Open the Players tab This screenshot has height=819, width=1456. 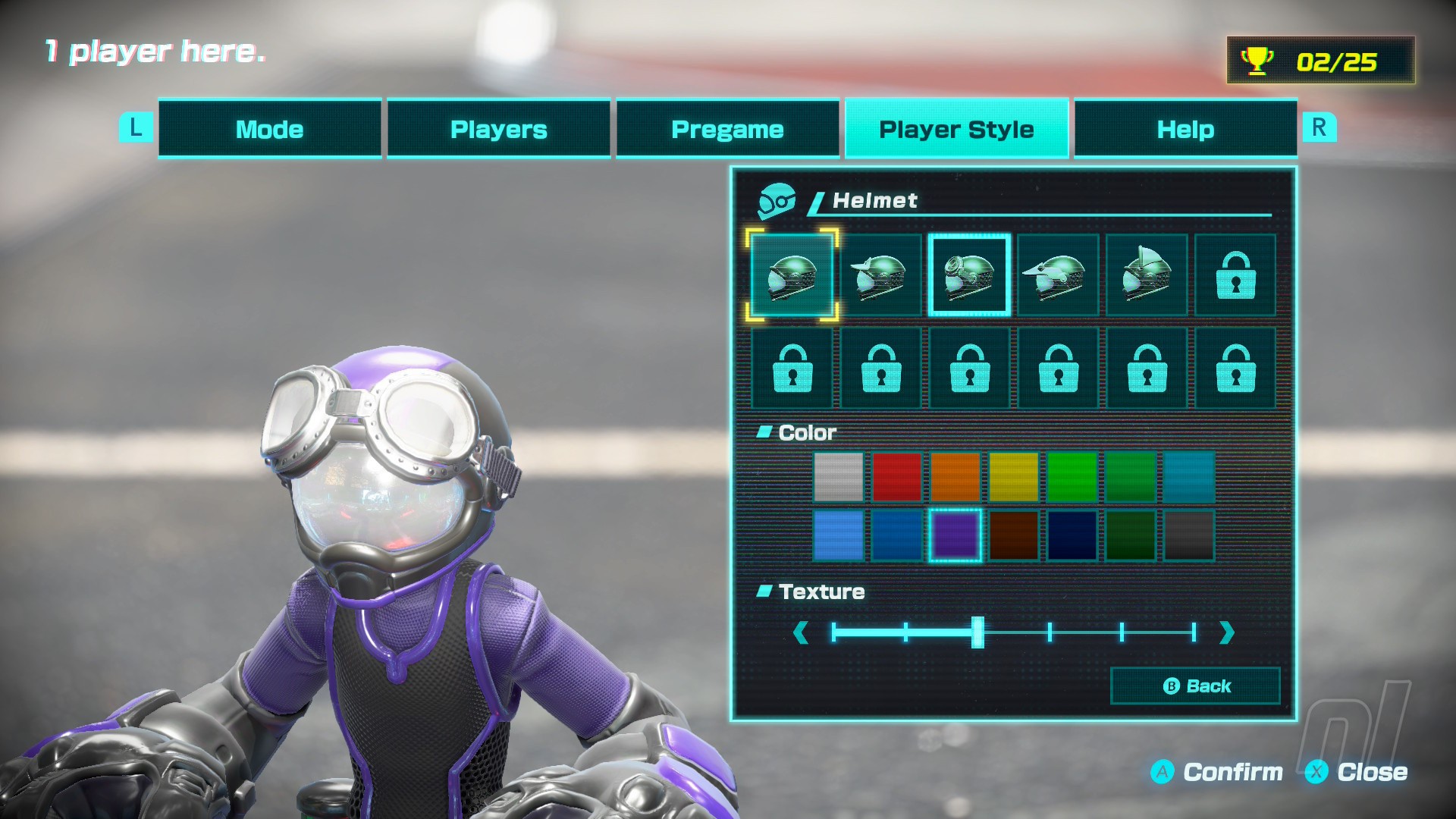click(498, 129)
